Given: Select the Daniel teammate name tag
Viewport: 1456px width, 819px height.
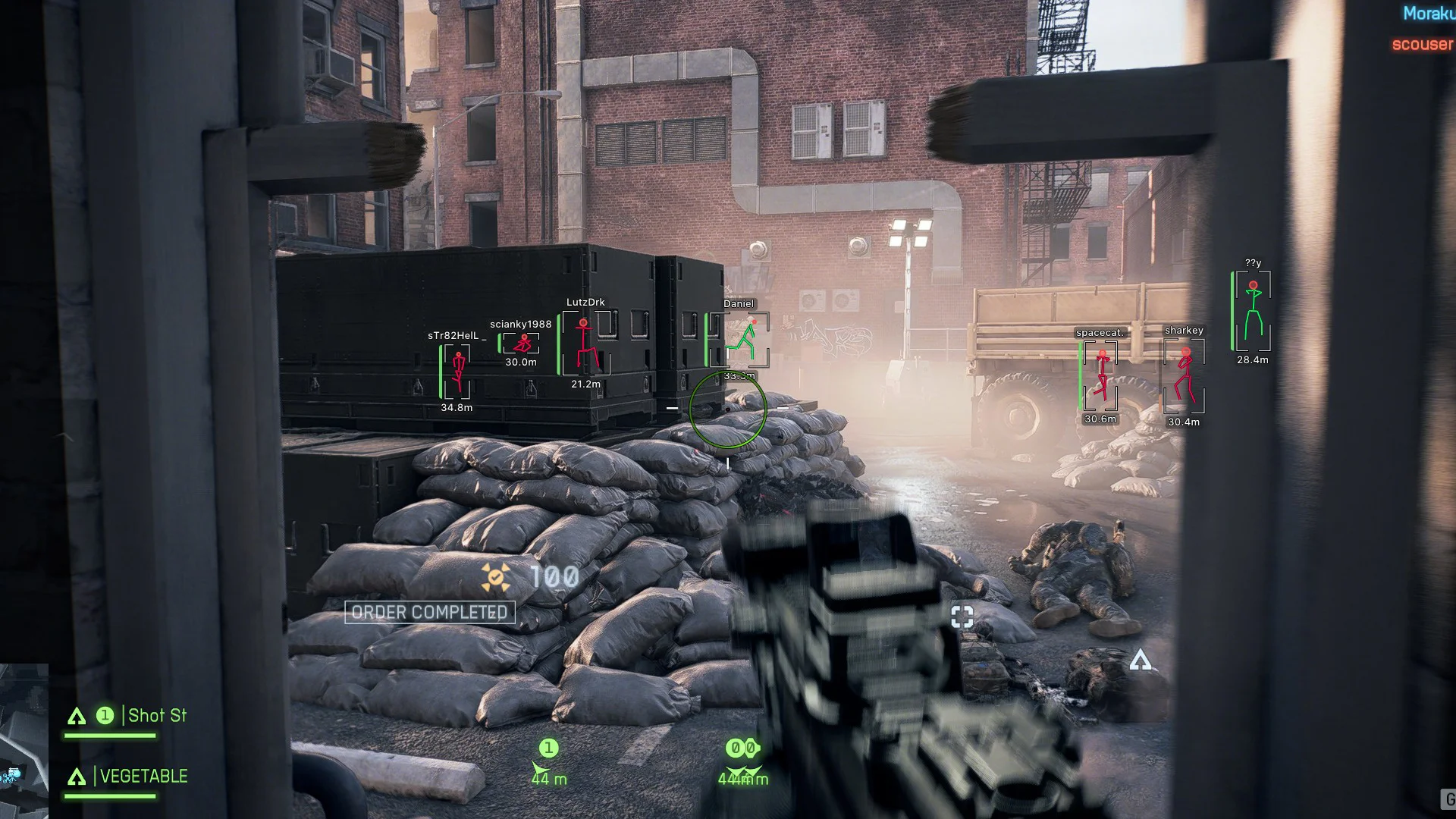Looking at the screenshot, I should pyautogui.click(x=739, y=304).
